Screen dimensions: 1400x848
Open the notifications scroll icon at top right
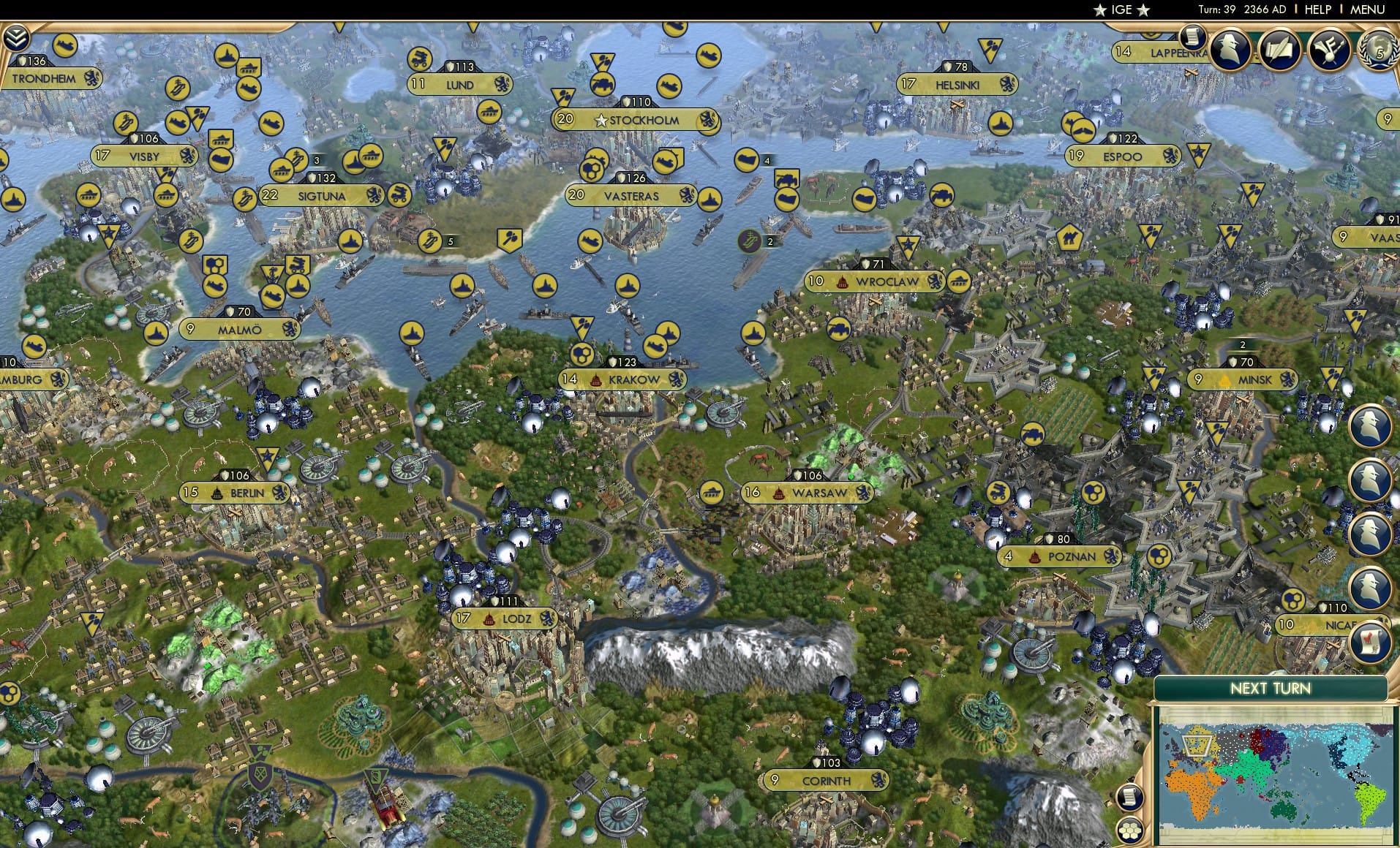[x=1194, y=37]
